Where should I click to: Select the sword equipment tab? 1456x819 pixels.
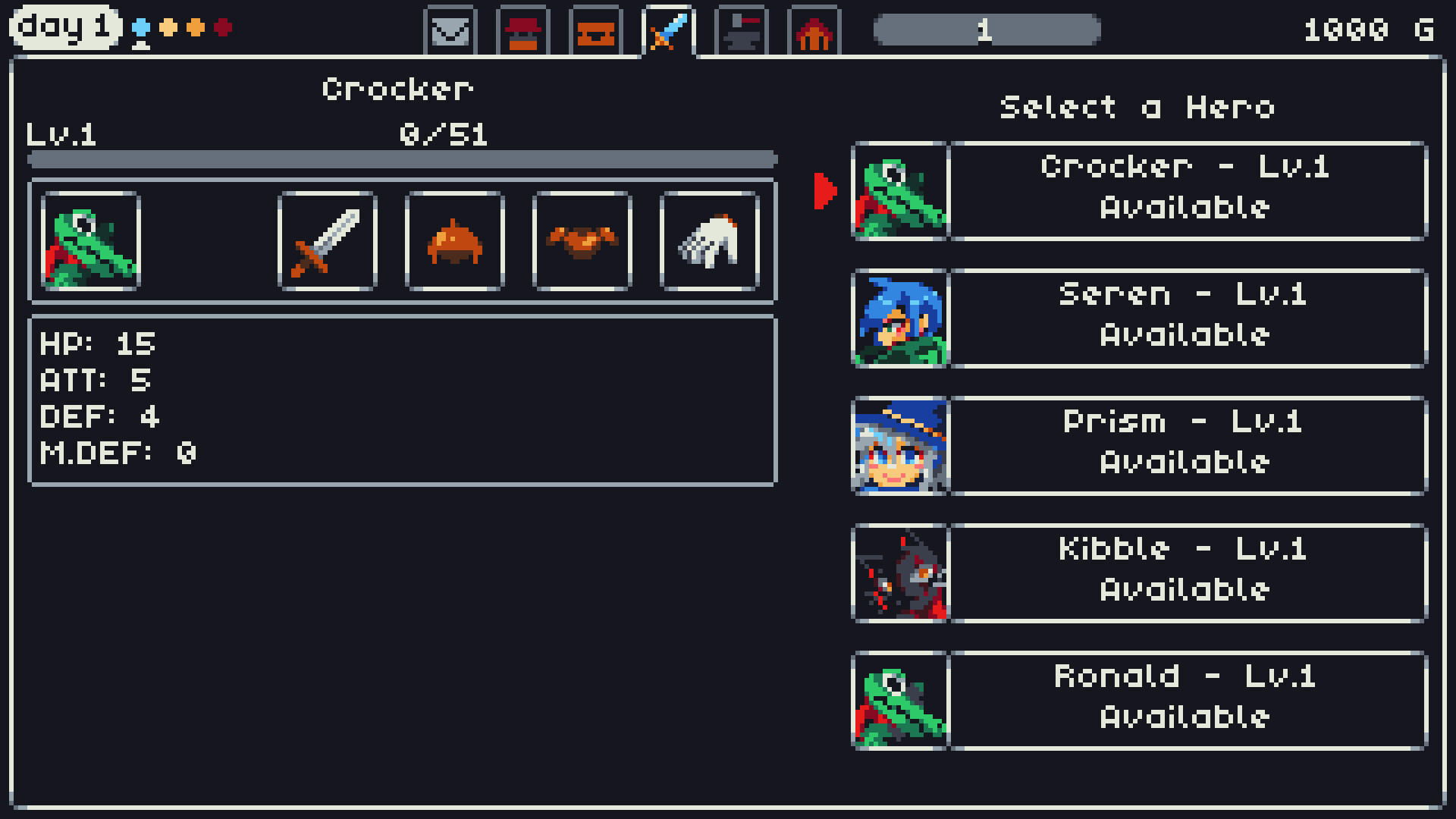coord(669,30)
